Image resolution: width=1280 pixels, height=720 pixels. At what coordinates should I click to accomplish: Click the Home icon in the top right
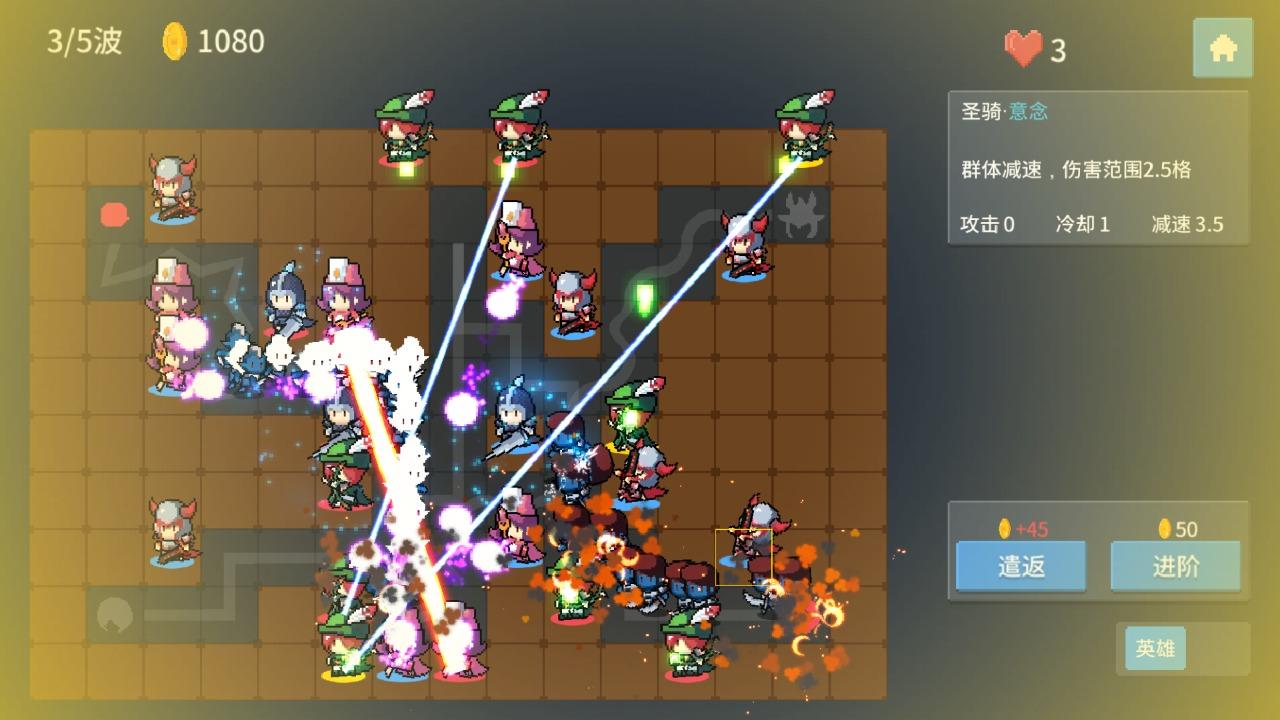click(1224, 46)
